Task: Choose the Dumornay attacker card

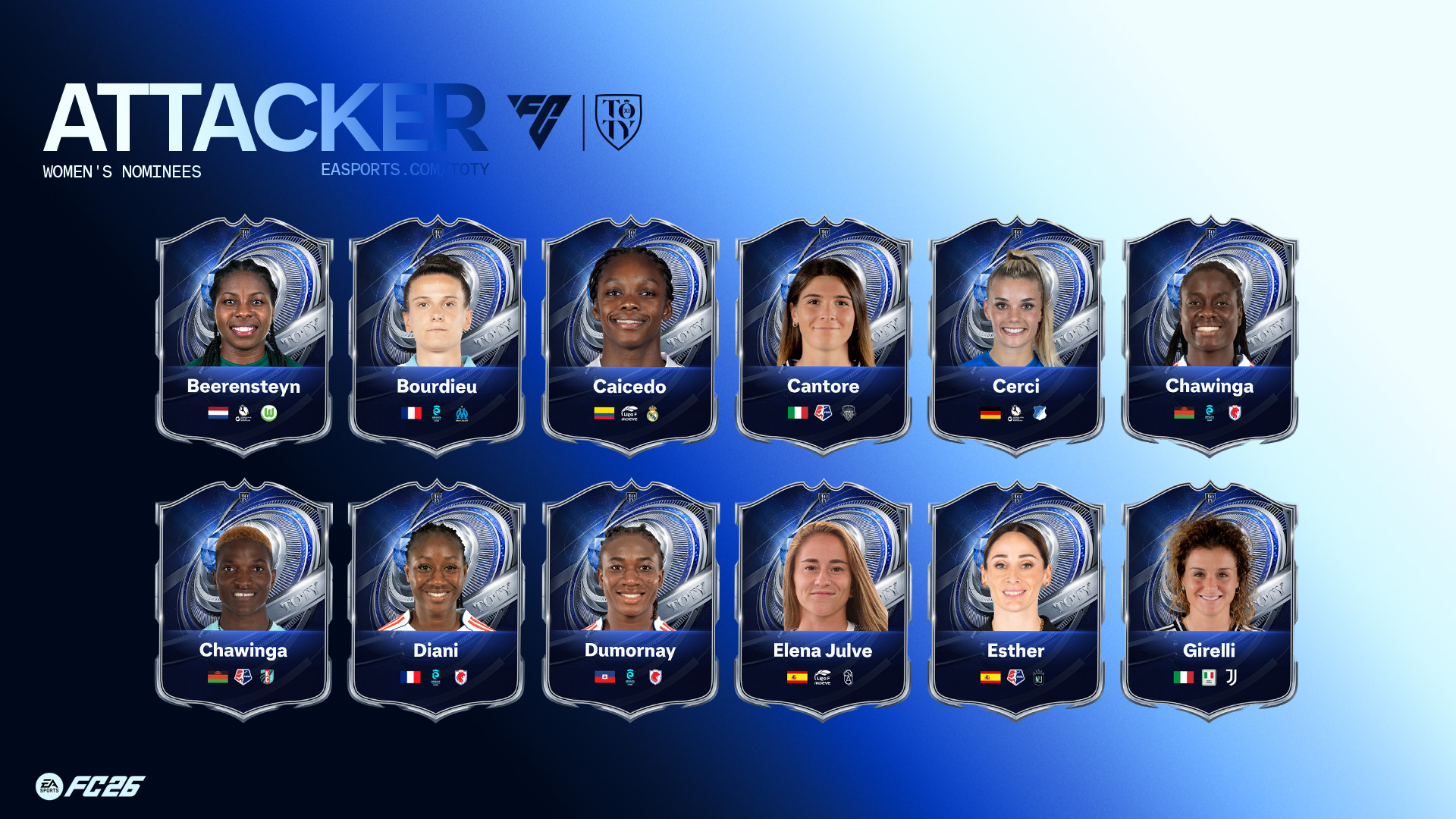Action: pos(629,601)
